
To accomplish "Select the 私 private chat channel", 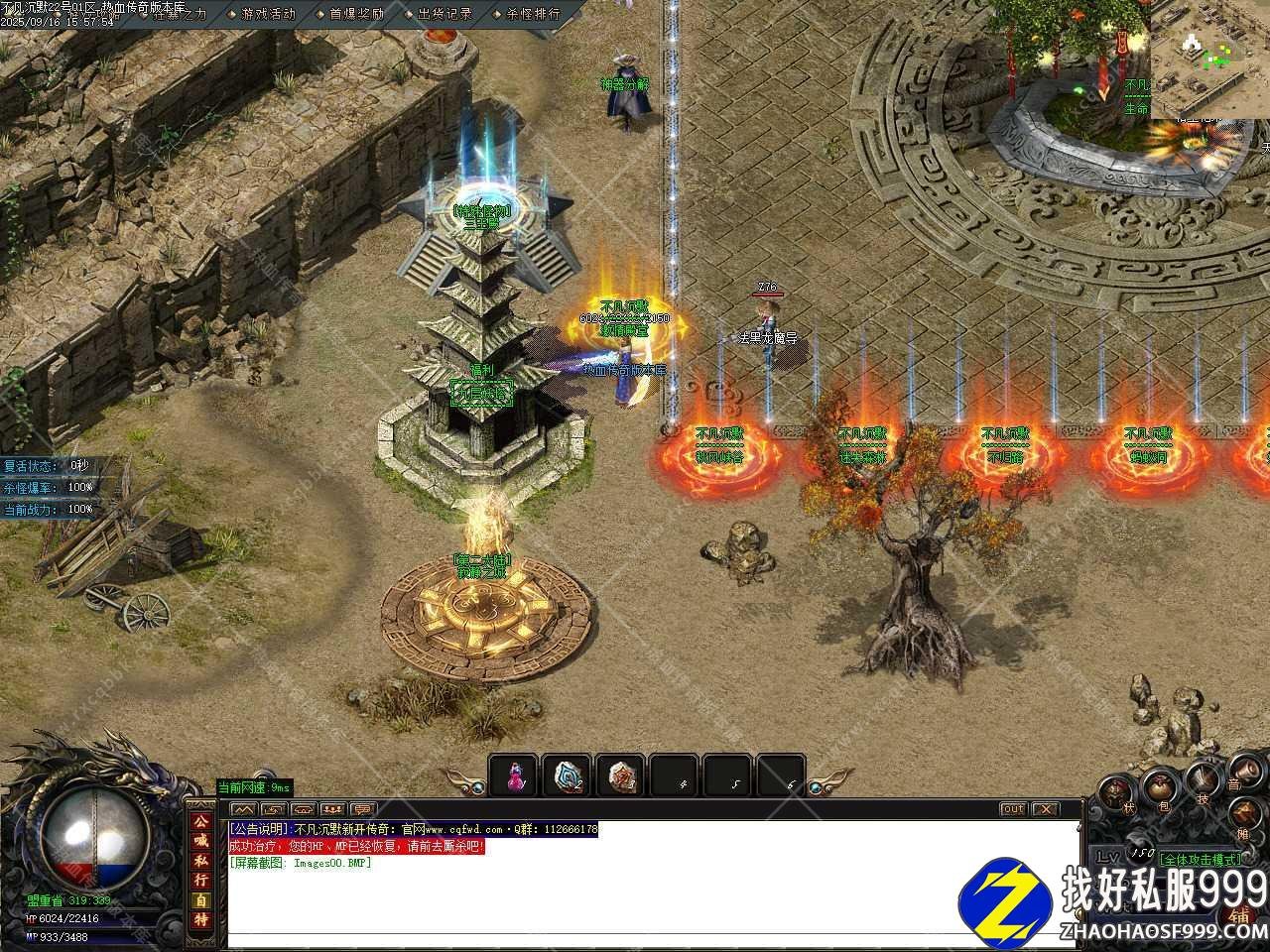I will point(200,861).
